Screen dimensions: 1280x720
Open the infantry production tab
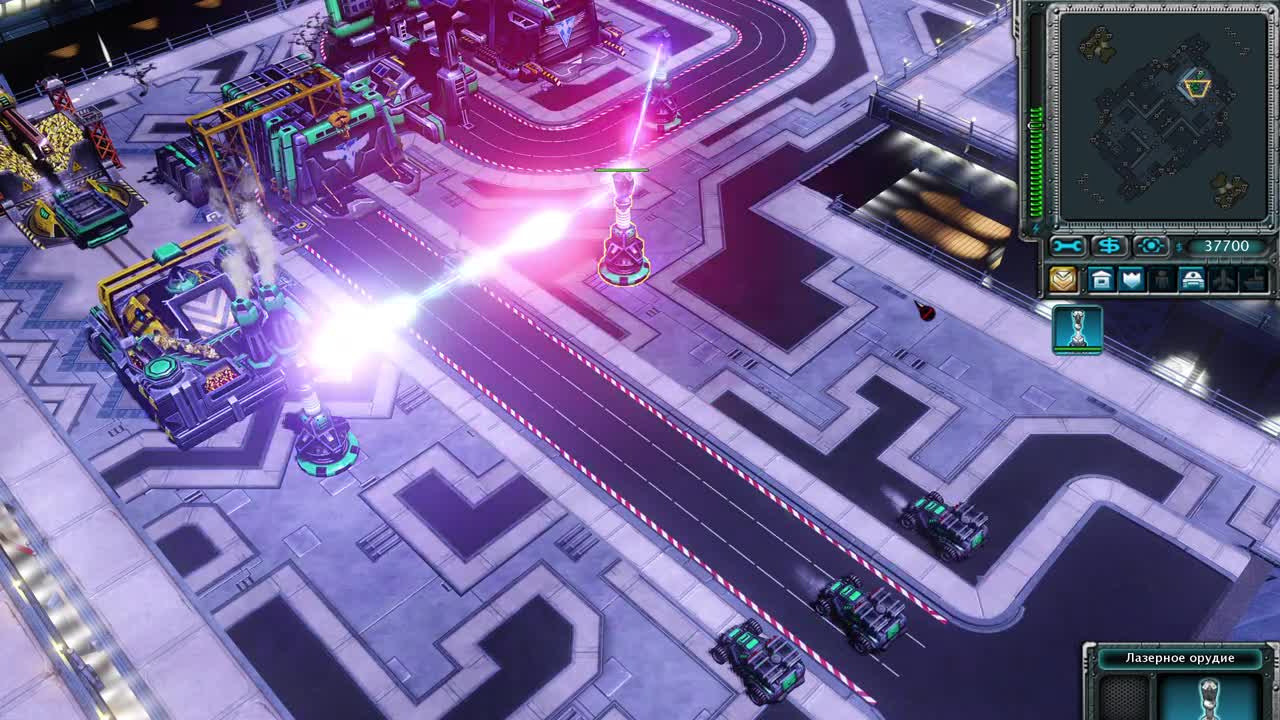(1161, 280)
